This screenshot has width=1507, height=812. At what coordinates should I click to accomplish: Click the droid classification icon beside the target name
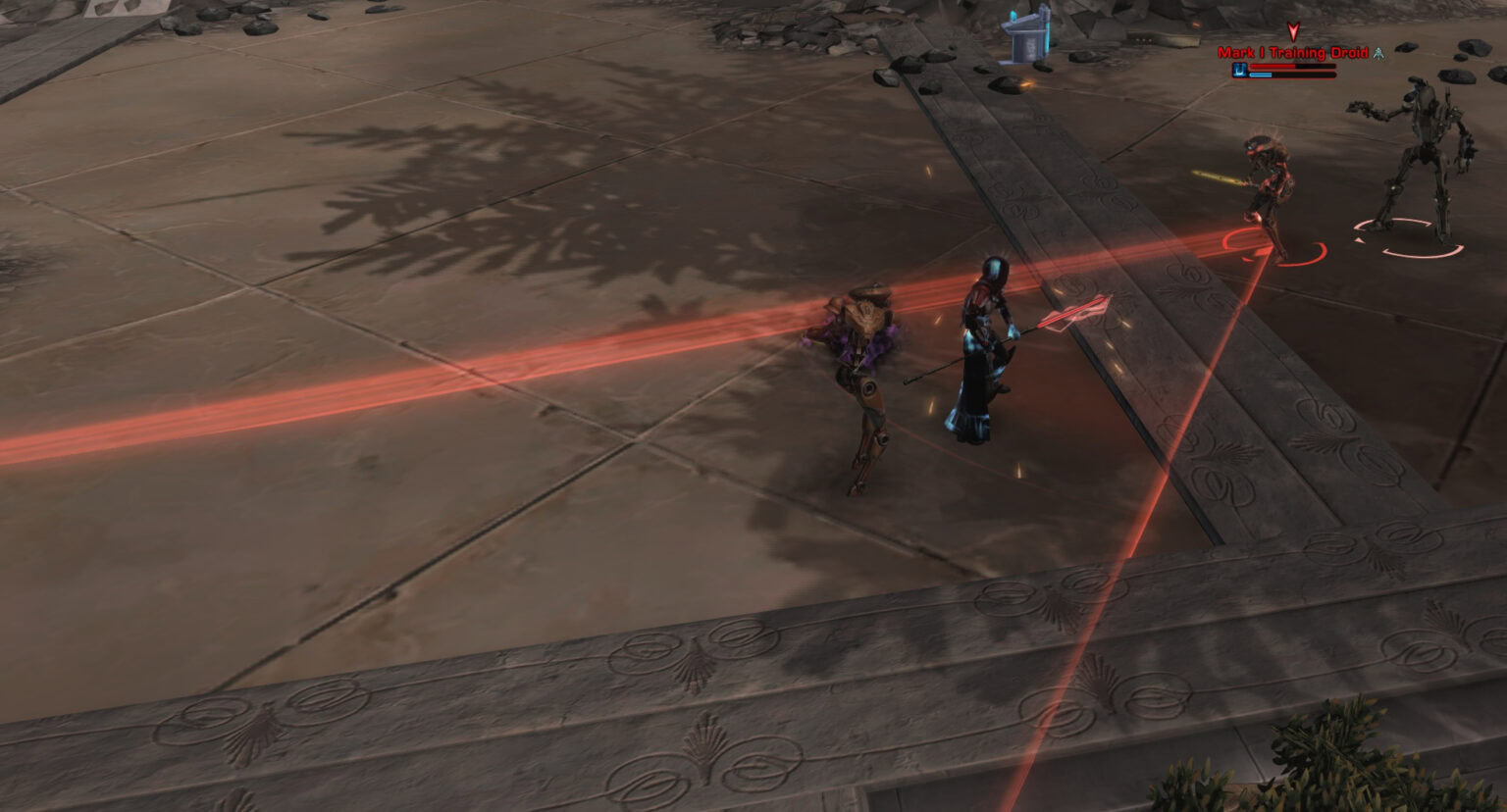[1377, 54]
